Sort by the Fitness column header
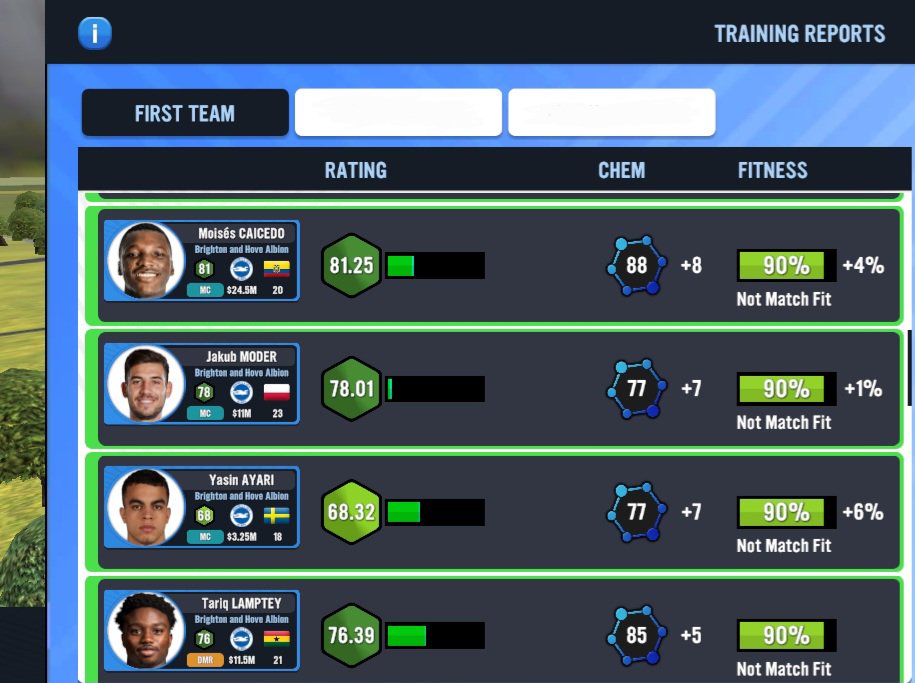 (x=772, y=170)
